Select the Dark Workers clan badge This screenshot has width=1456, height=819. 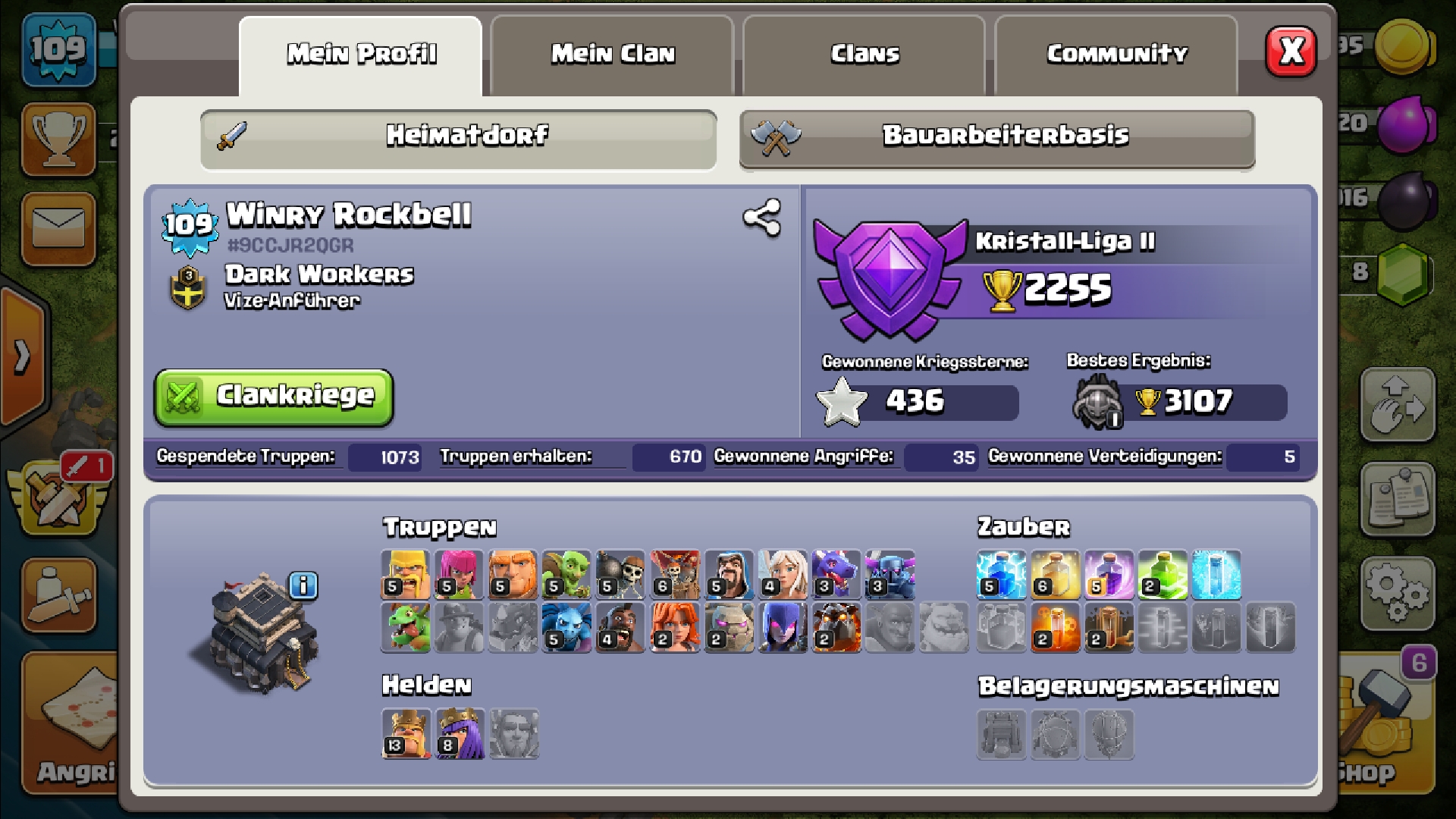(x=188, y=287)
